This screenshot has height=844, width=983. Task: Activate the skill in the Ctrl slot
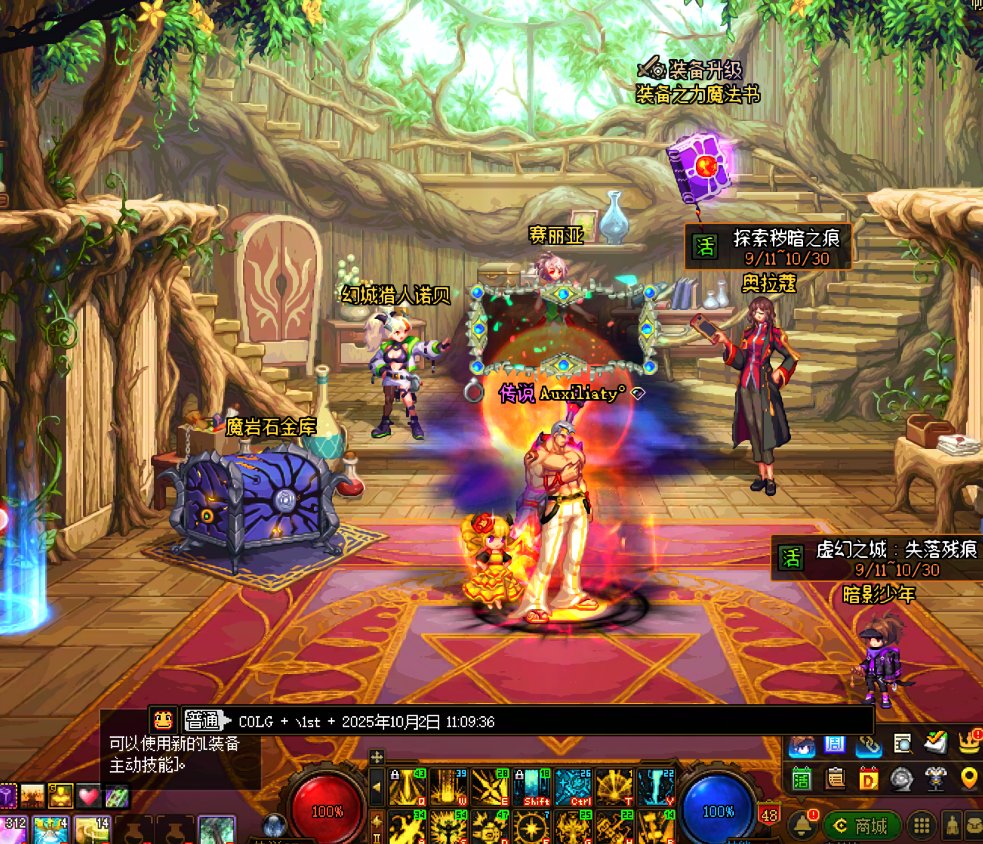click(574, 787)
